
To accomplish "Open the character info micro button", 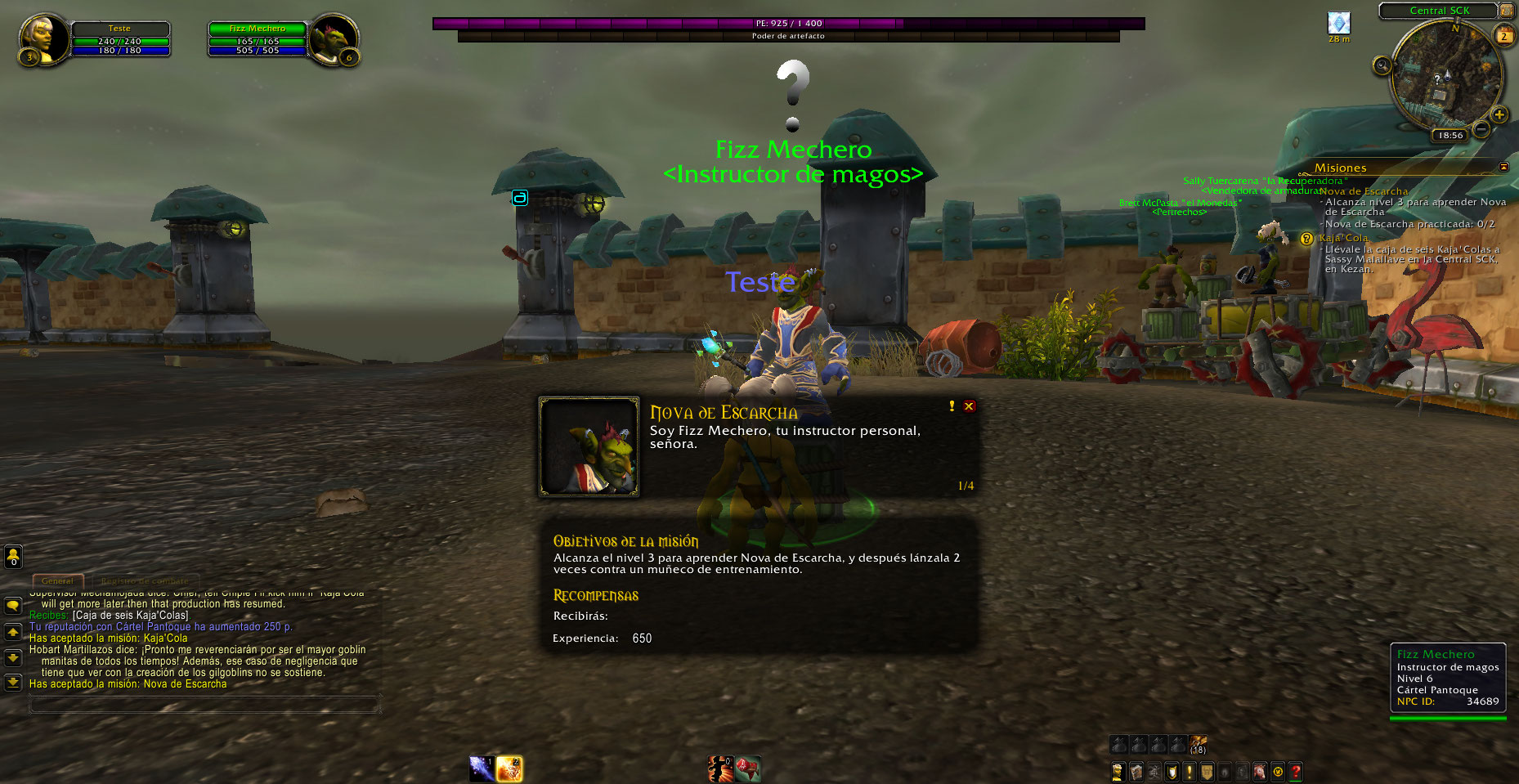I will [1118, 771].
